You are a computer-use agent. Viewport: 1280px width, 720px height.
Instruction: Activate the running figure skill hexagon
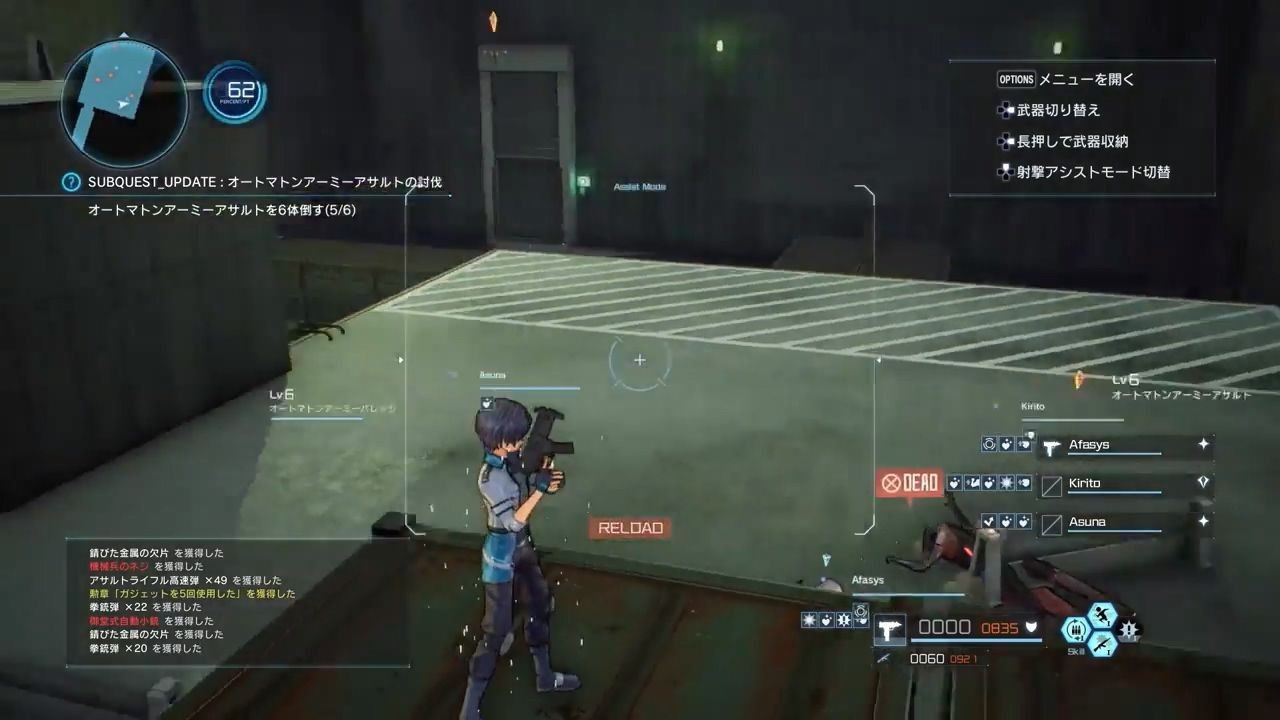click(1102, 615)
